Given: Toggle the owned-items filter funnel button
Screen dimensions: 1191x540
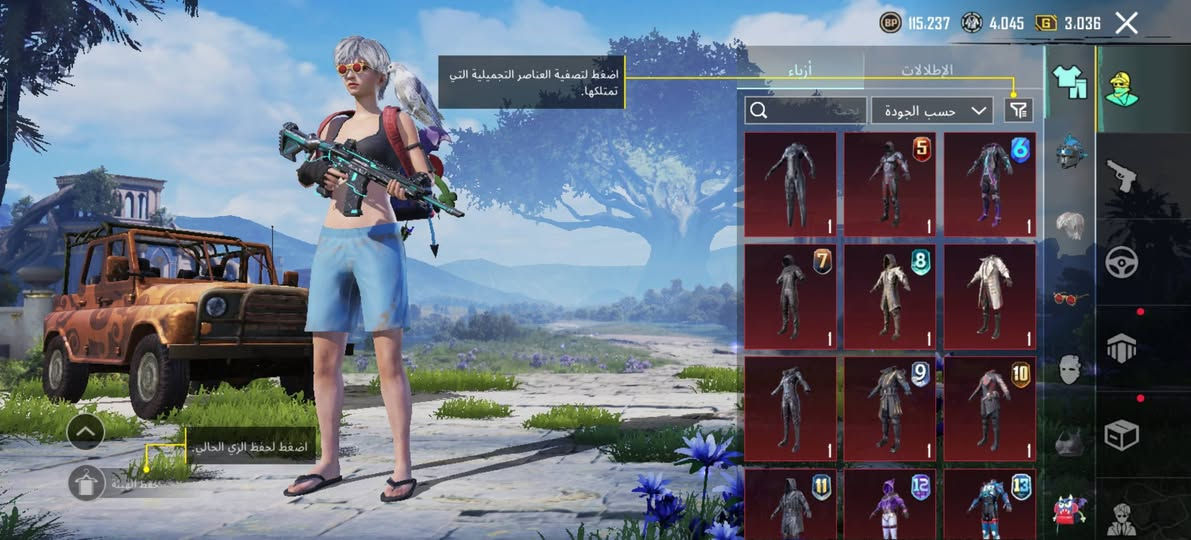Looking at the screenshot, I should click(x=1018, y=110).
